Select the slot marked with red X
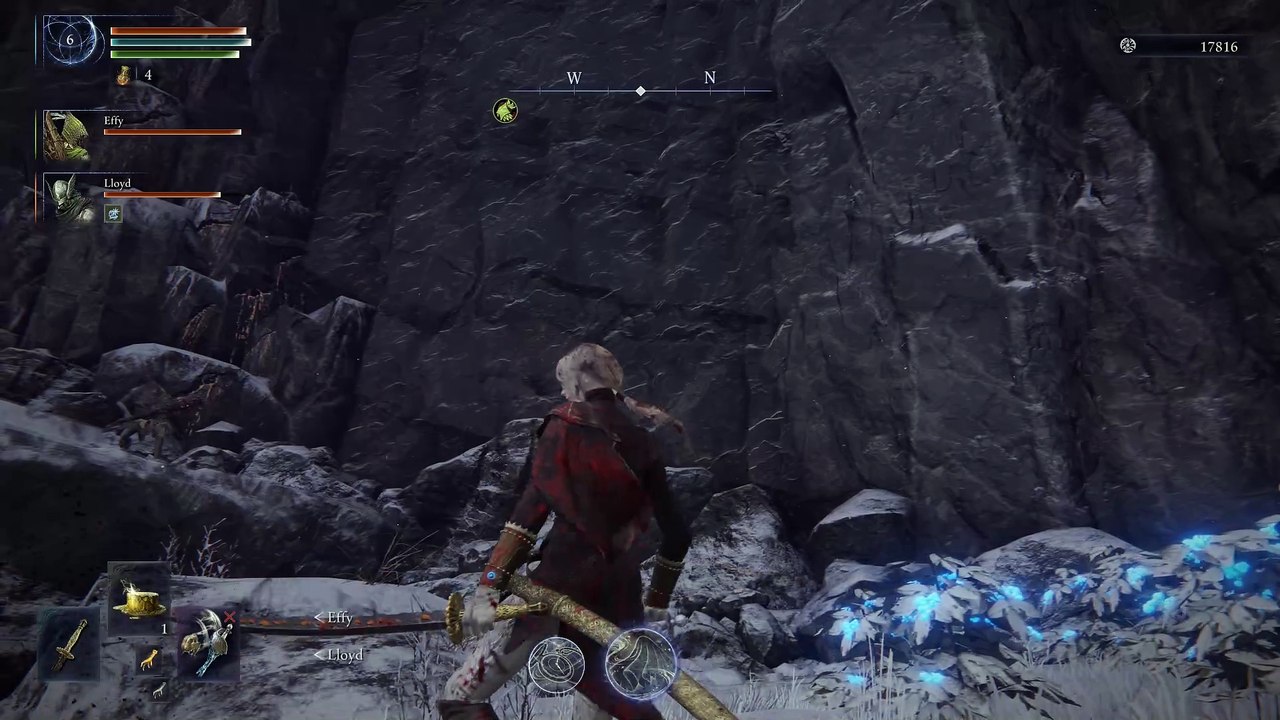This screenshot has height=720, width=1280. point(208,641)
